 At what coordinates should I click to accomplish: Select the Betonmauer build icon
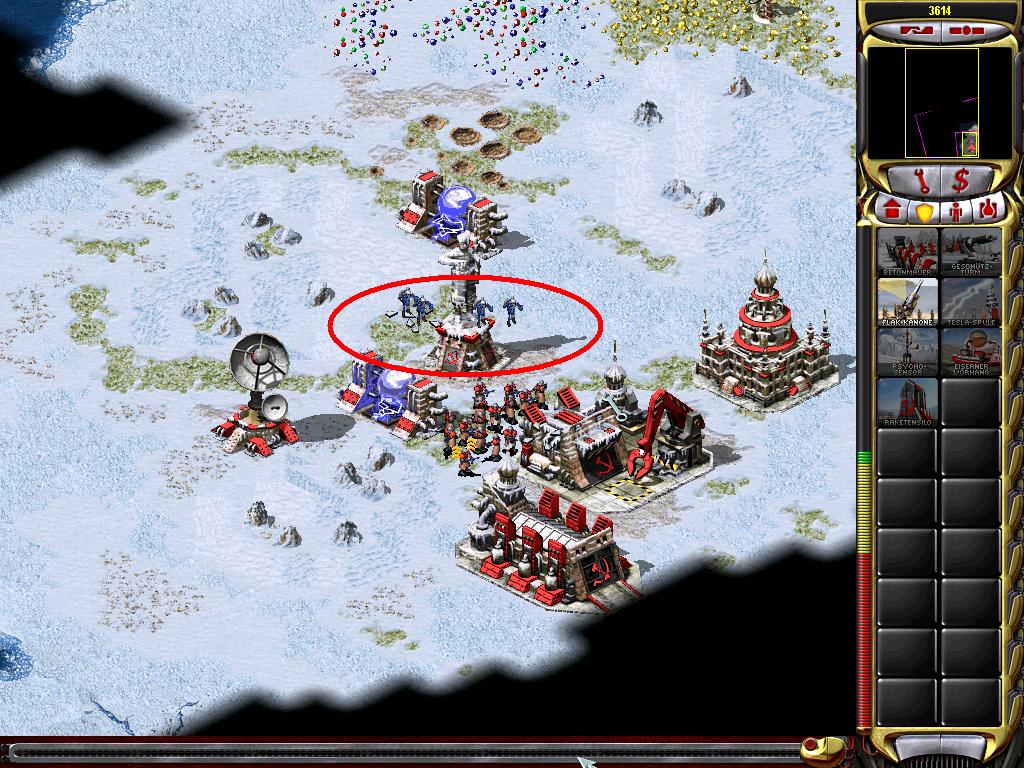pyautogui.click(x=908, y=253)
